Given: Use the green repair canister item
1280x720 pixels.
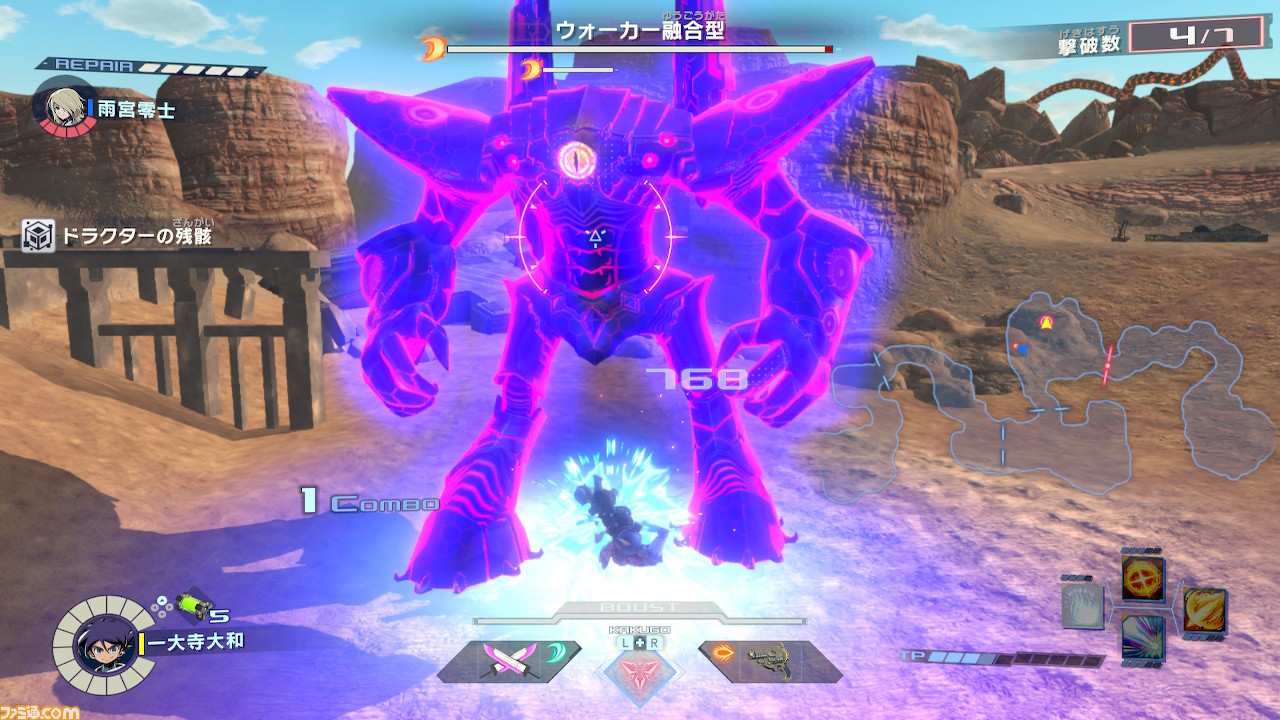Looking at the screenshot, I should (x=190, y=604).
